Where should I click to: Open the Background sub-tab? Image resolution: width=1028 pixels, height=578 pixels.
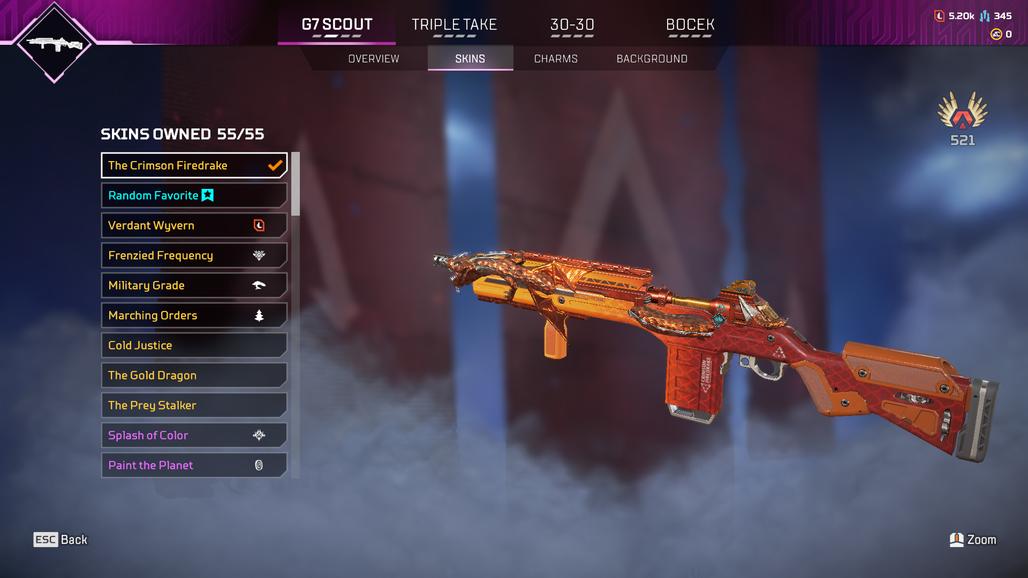651,59
